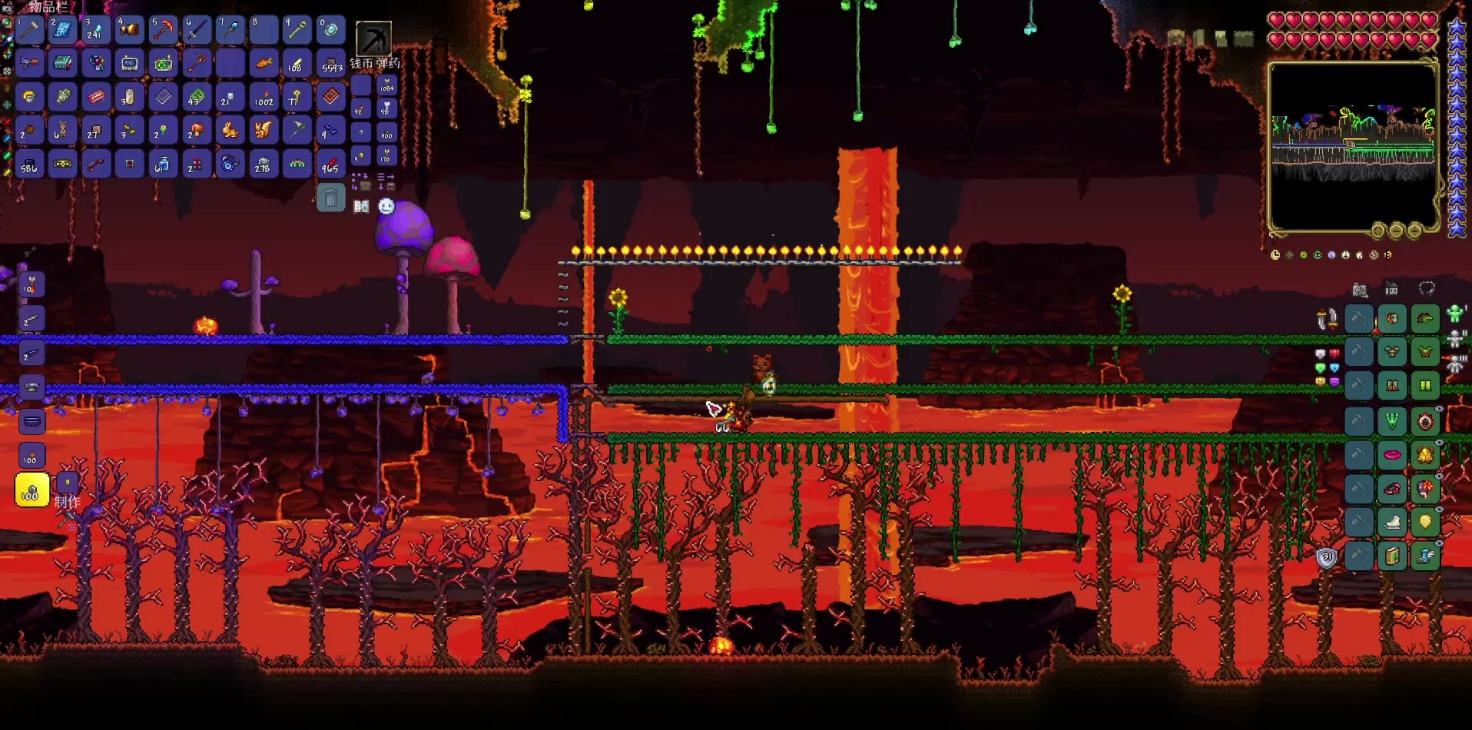Select the yellow balloon accessory slot
1472x730 pixels.
click(x=1426, y=522)
